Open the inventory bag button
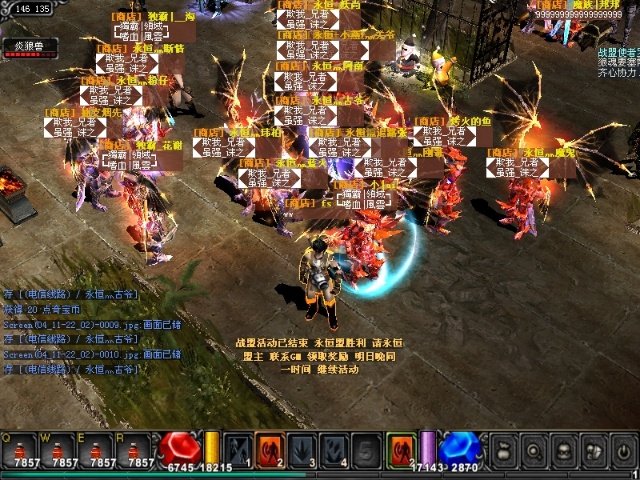The width and height of the screenshot is (640, 480). point(505,451)
